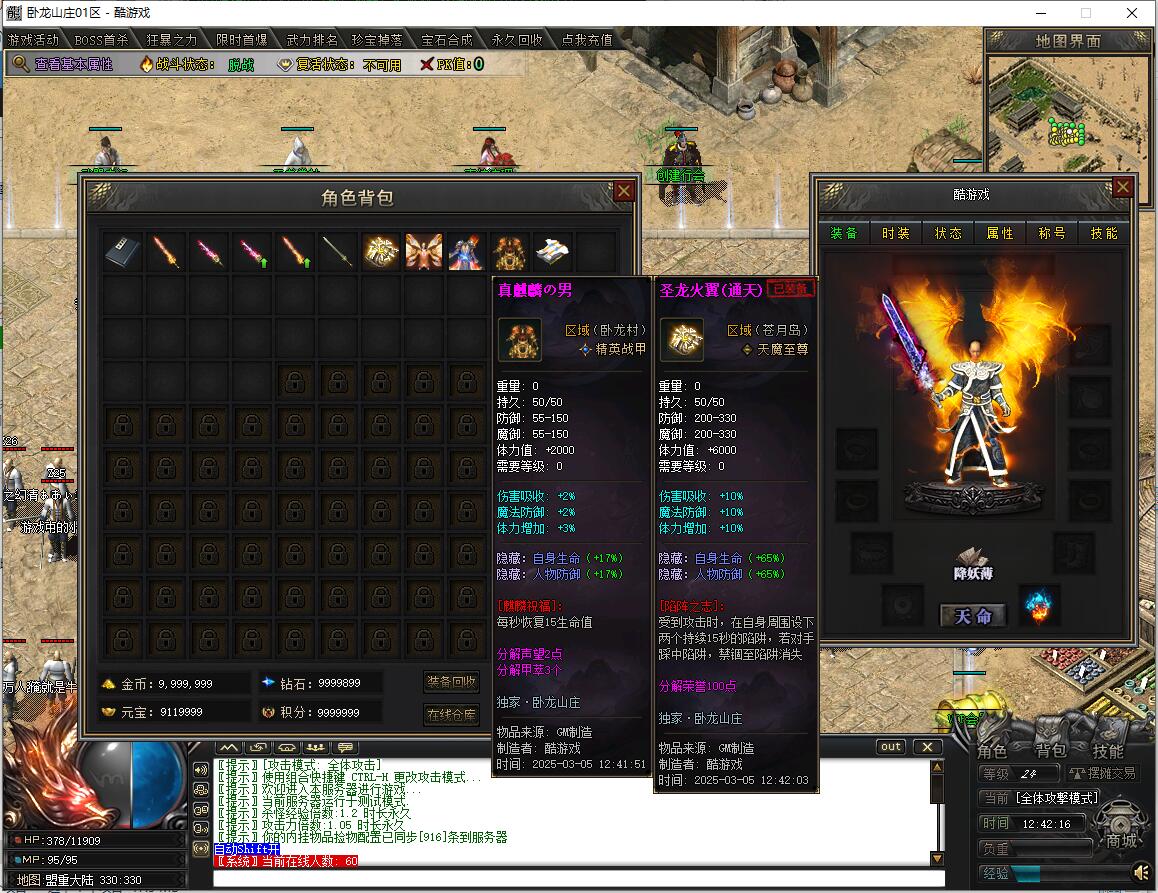Viewport: 1158px width, 893px height.
Task: Click the 装备回收 button
Action: pyautogui.click(x=452, y=682)
